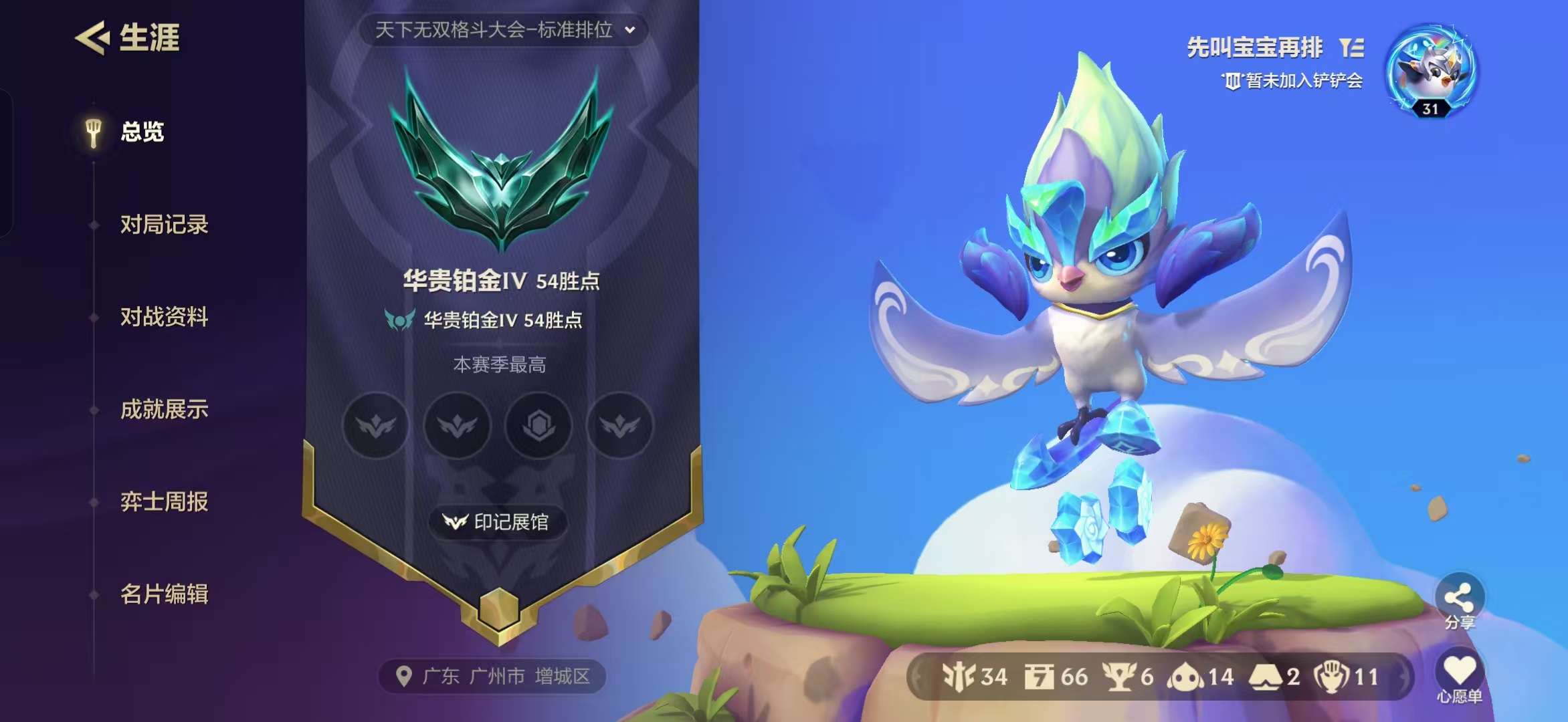This screenshot has width=1568, height=722.
Task: Open the 弈士周报 weekly report
Action: (165, 502)
